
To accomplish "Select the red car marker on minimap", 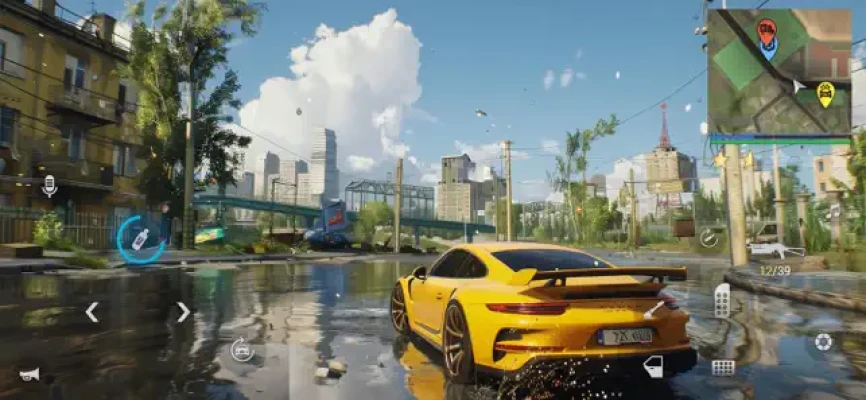I will [766, 31].
